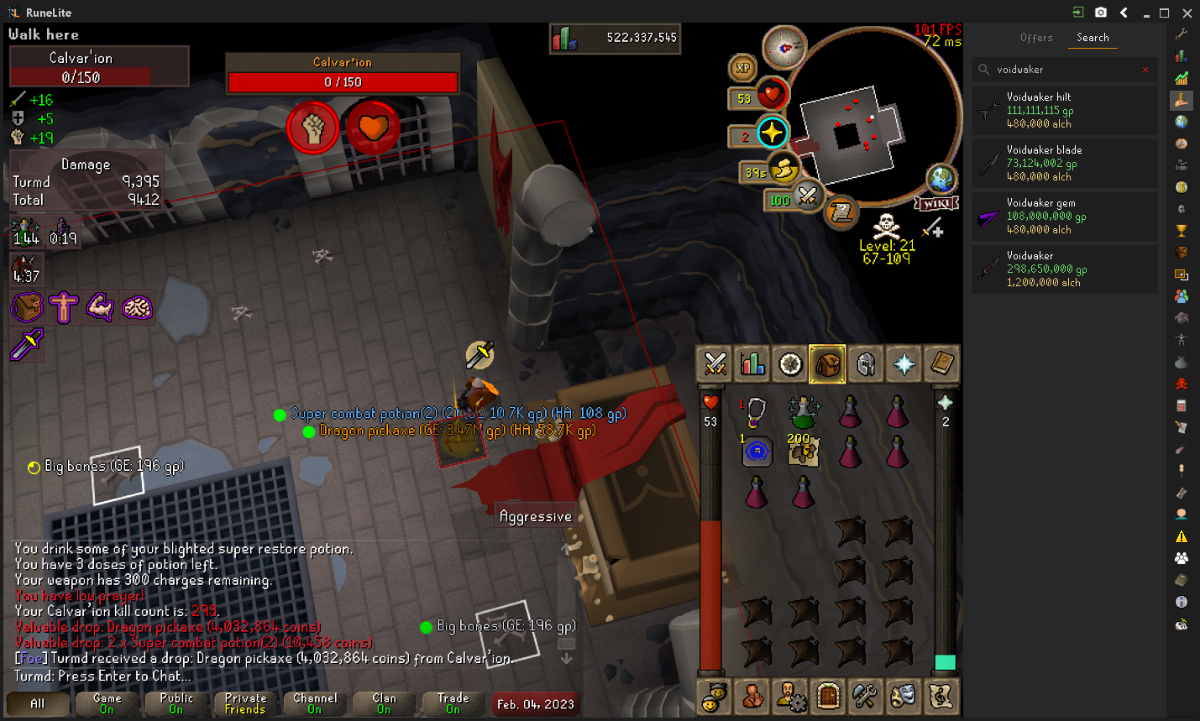Open the world map globe
1200x721 pixels.
click(x=942, y=179)
